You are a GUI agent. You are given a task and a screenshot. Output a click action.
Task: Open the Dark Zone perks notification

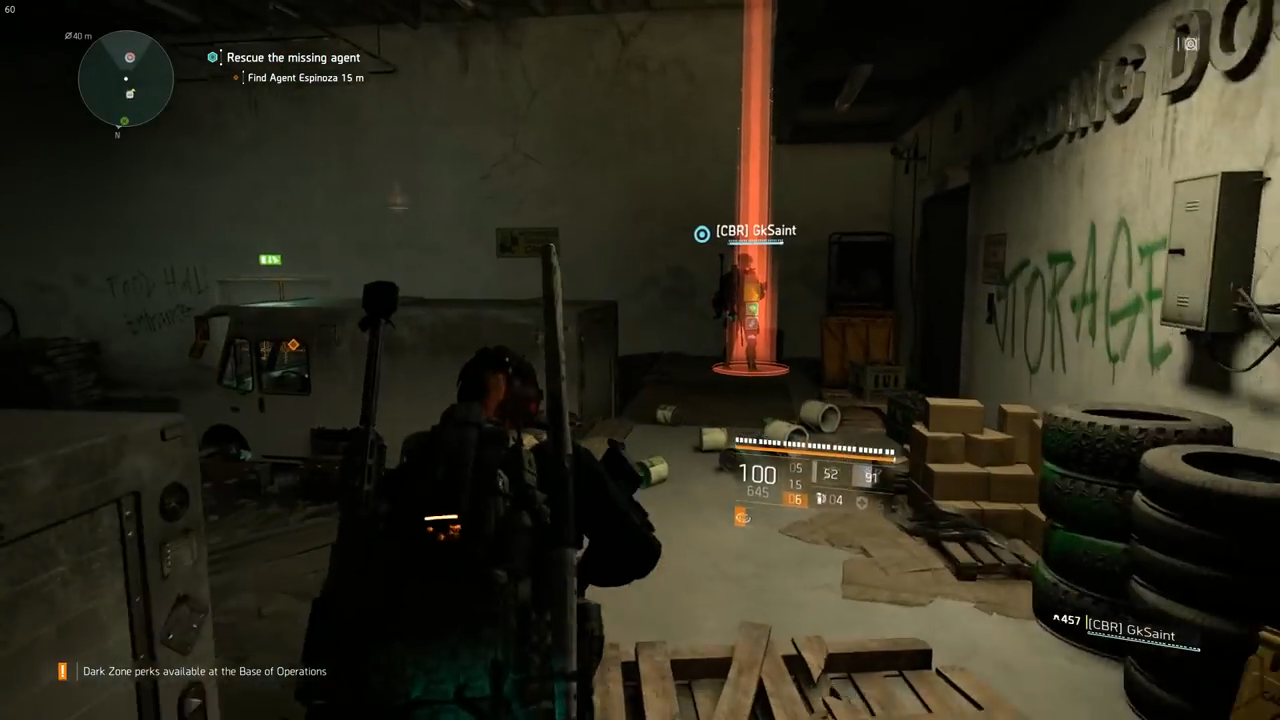[204, 672]
